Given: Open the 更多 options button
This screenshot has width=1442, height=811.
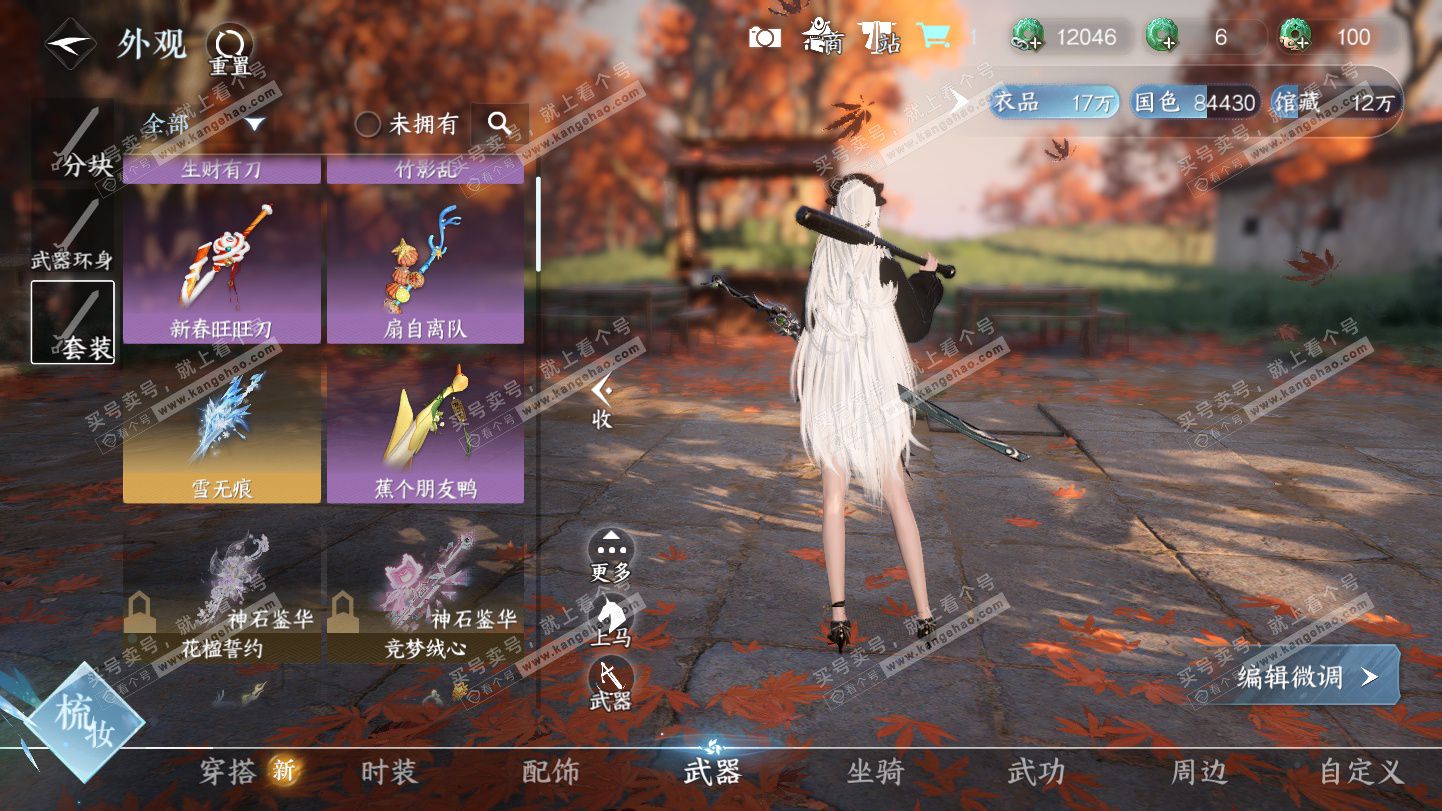Looking at the screenshot, I should (x=610, y=553).
